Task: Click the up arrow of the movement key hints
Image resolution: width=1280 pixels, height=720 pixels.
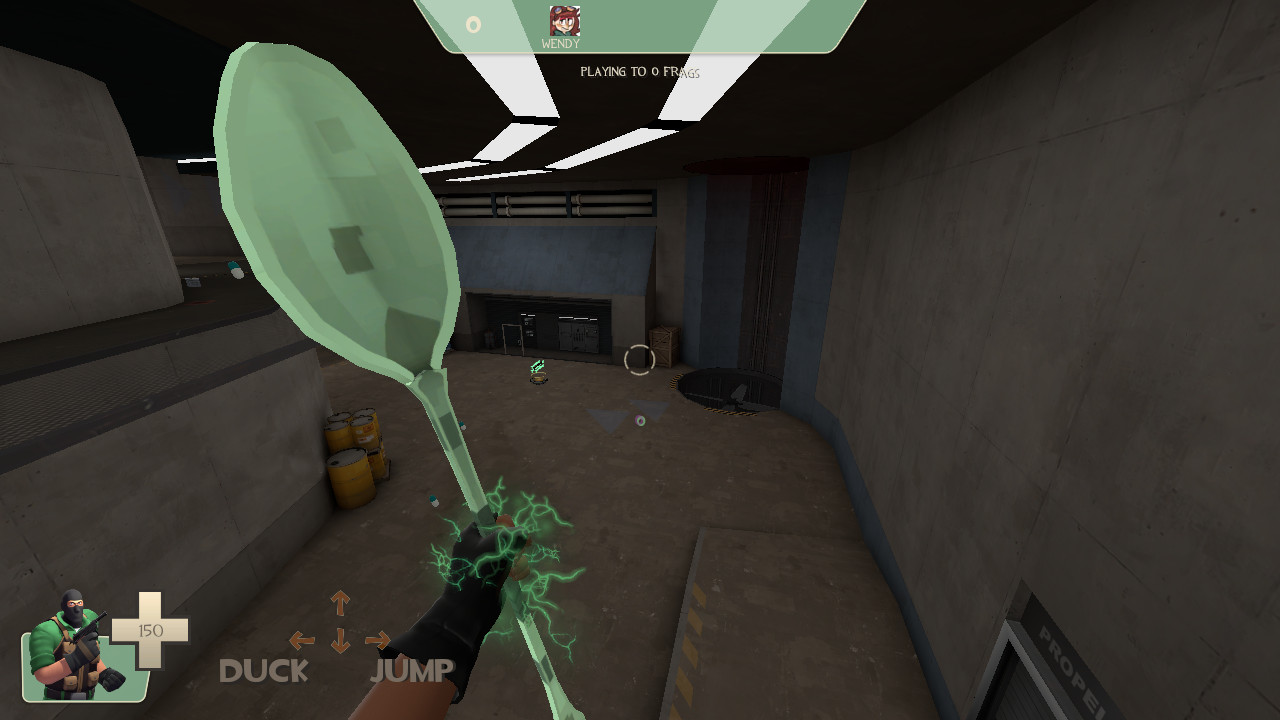Action: [x=338, y=605]
